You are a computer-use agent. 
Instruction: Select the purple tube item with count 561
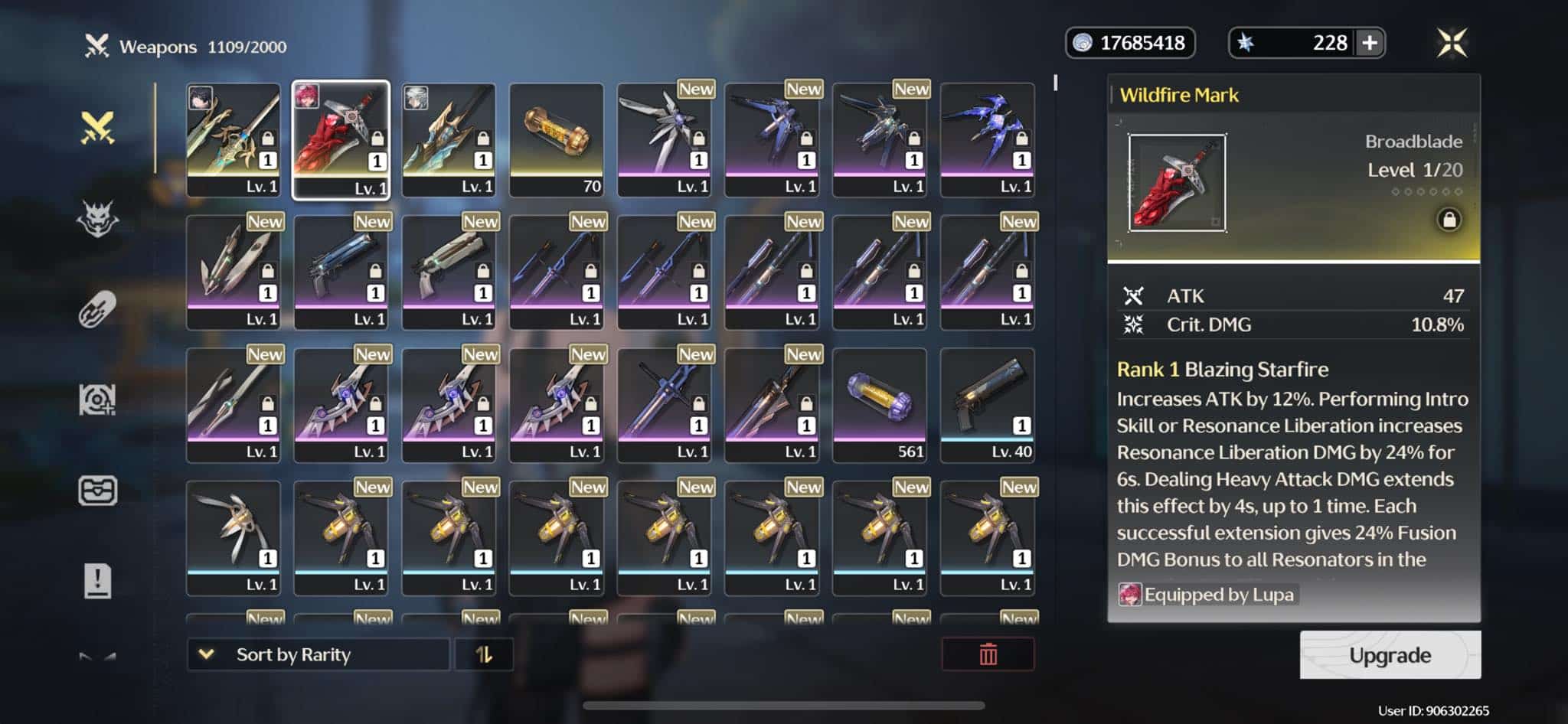pos(880,405)
